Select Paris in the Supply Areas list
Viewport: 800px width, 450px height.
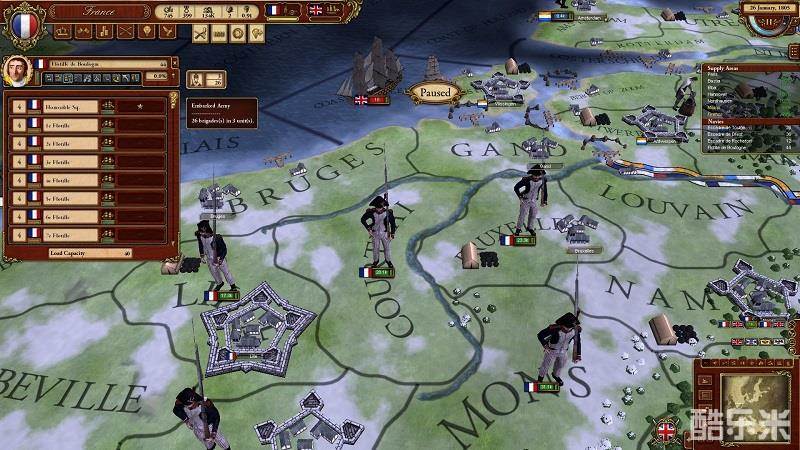pyautogui.click(x=715, y=74)
